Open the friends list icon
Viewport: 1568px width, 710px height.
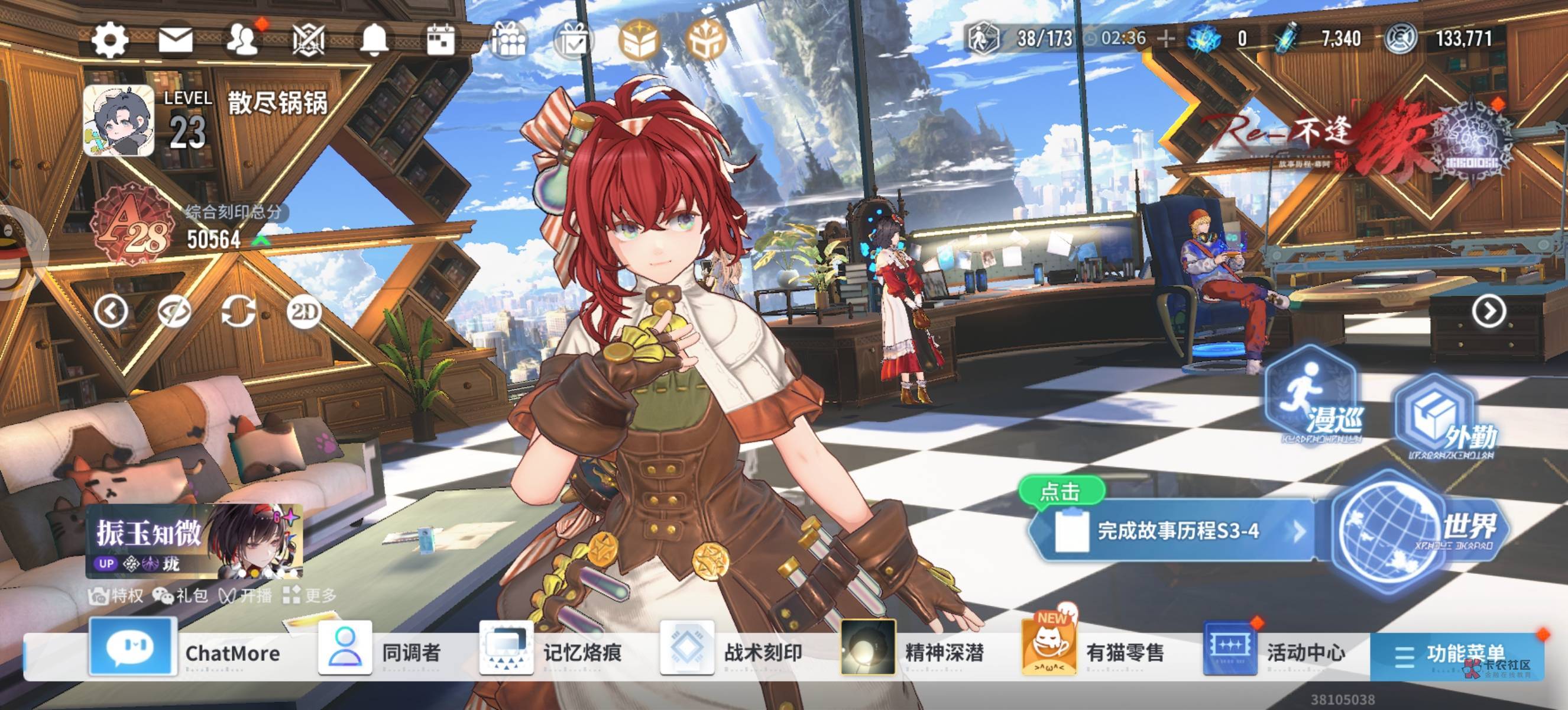pos(242,40)
